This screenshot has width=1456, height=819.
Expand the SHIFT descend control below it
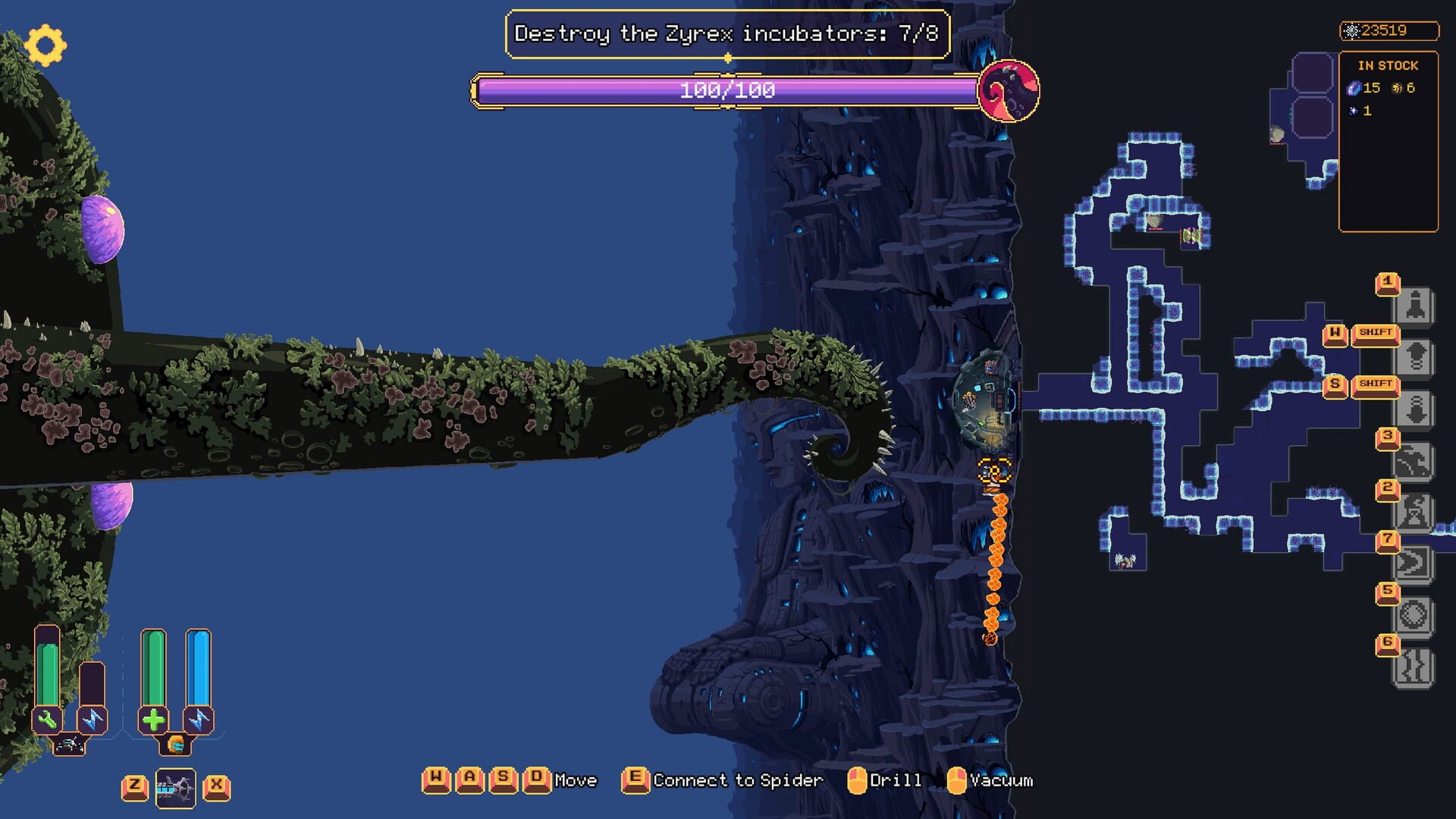pos(1378,387)
